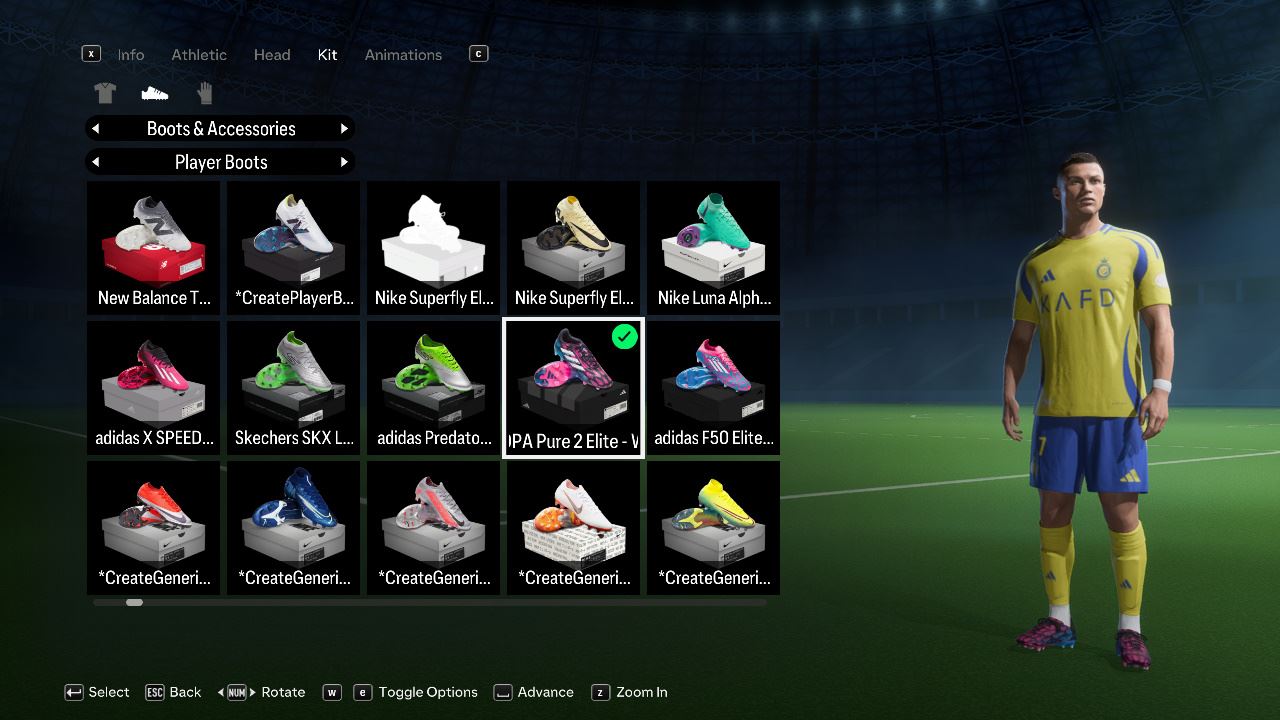Choose the Nike Luna Alpha teal boots

click(713, 248)
